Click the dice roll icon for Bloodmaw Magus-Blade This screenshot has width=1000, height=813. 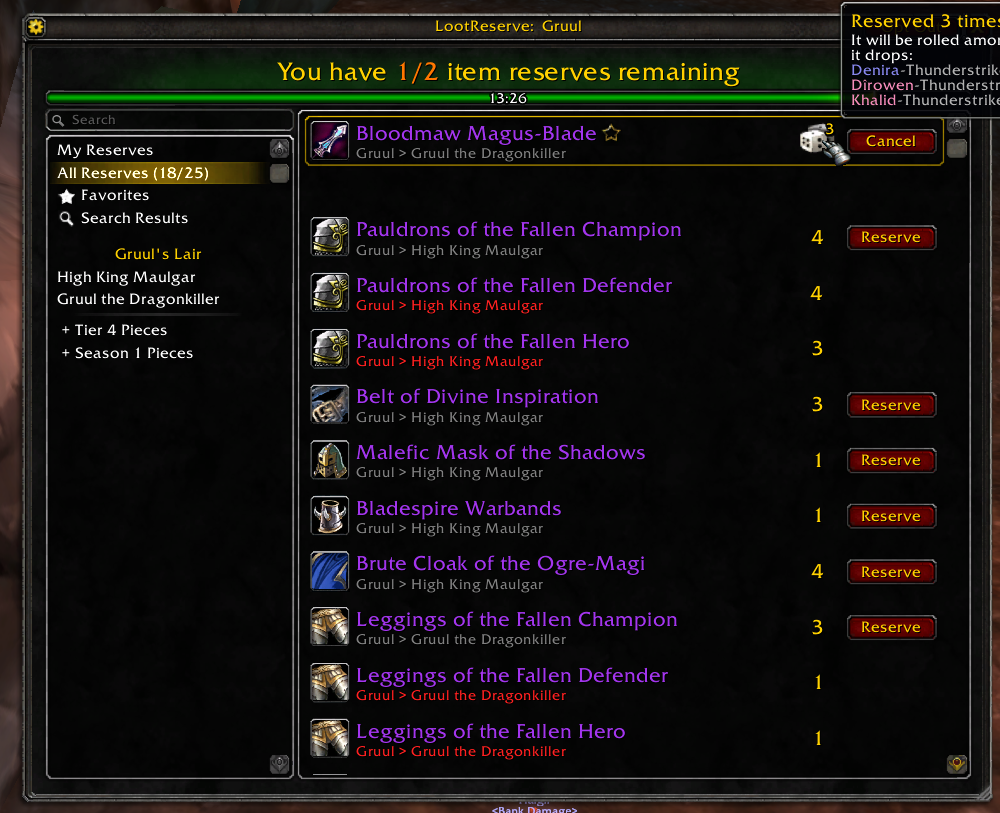coord(822,143)
